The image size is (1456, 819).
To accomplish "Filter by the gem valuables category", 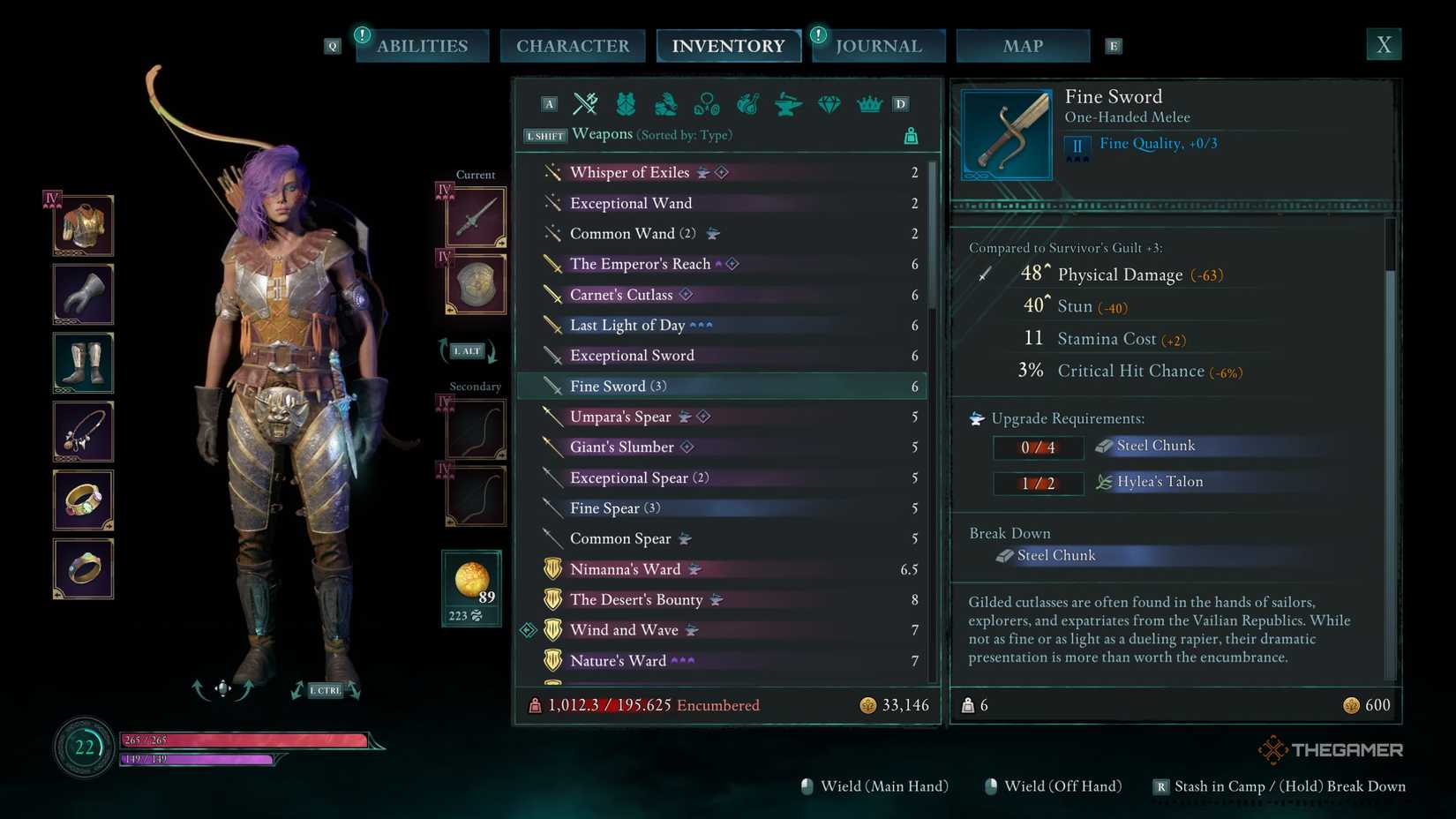I will coord(829,103).
